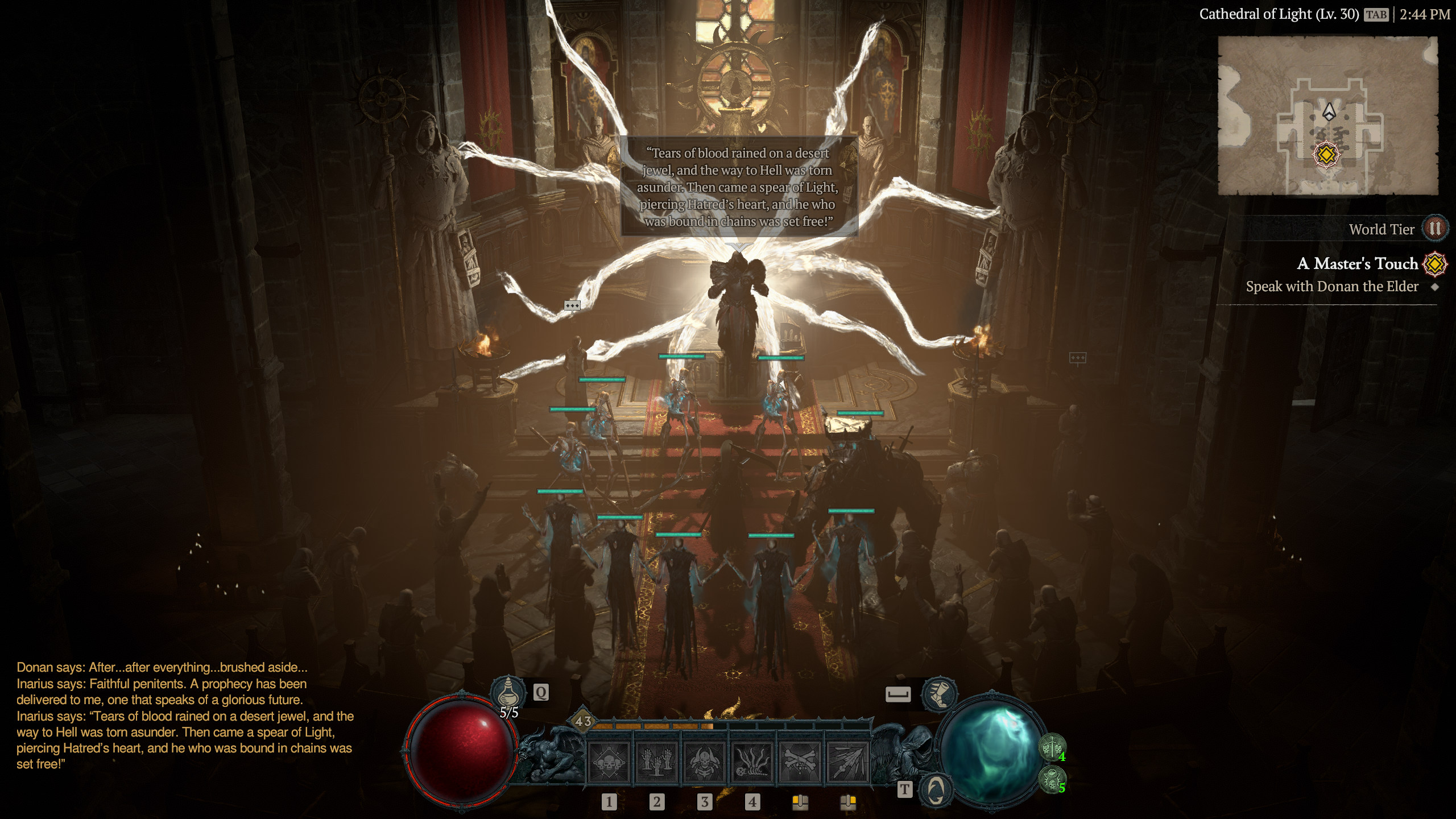Cast the bone spear skill on the hotbar
This screenshot has height=819, width=1456.
click(847, 762)
